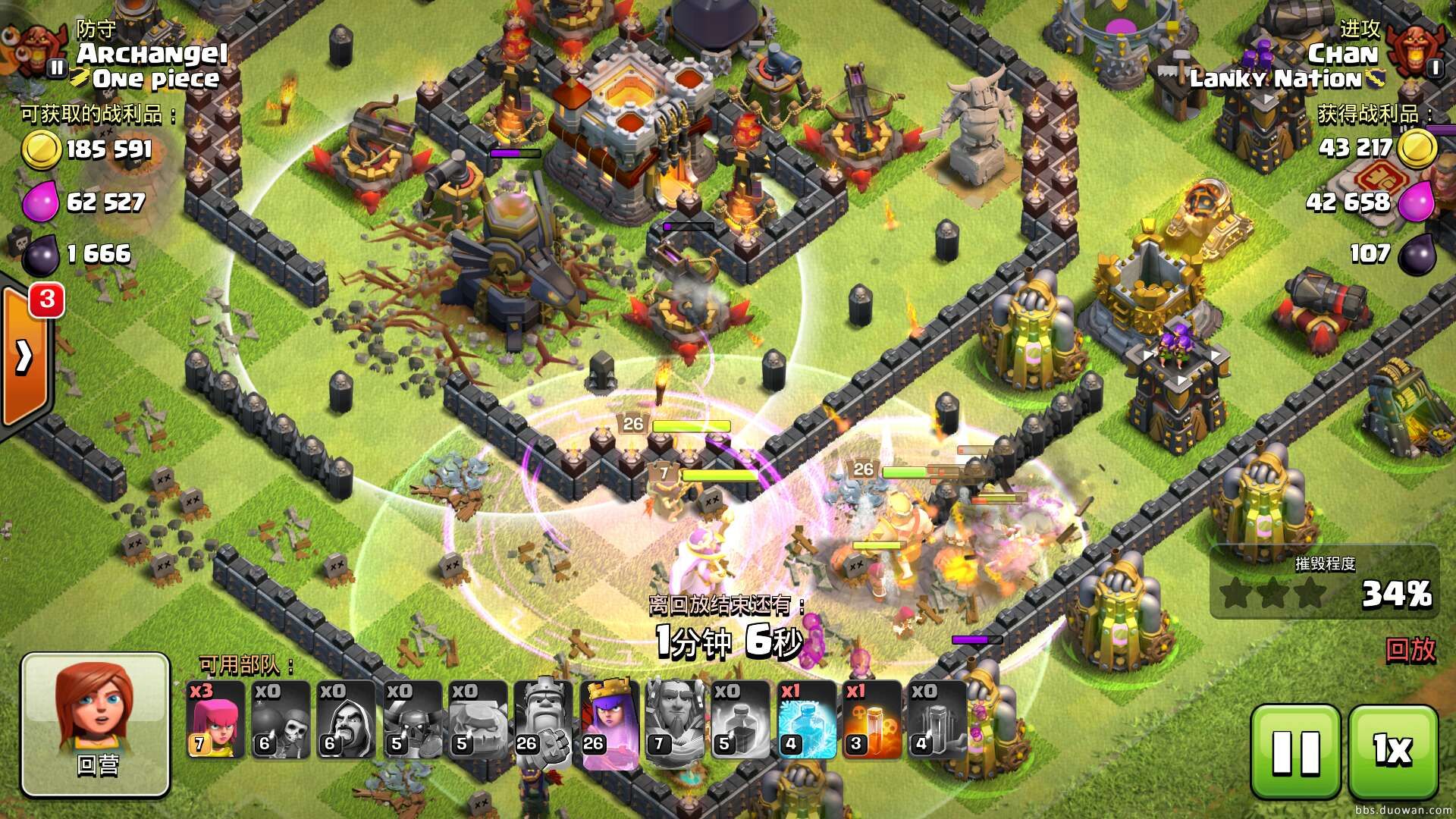Select the Grand Warden hero slot
Screen dimensions: 1456x819
[x=673, y=719]
